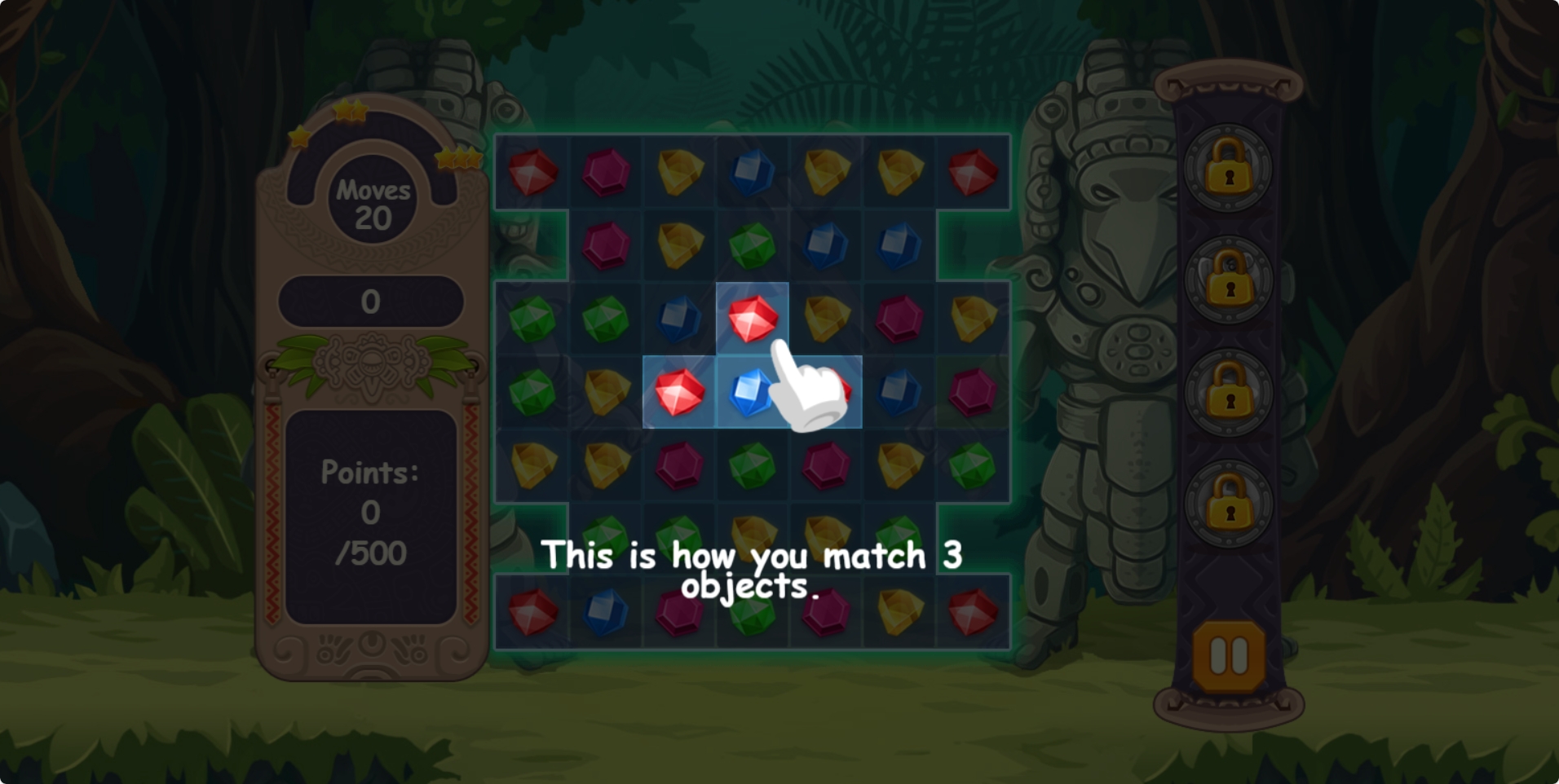Tap the highlighted red gem above the blue gem
Image resolution: width=1559 pixels, height=784 pixels.
(x=752, y=318)
